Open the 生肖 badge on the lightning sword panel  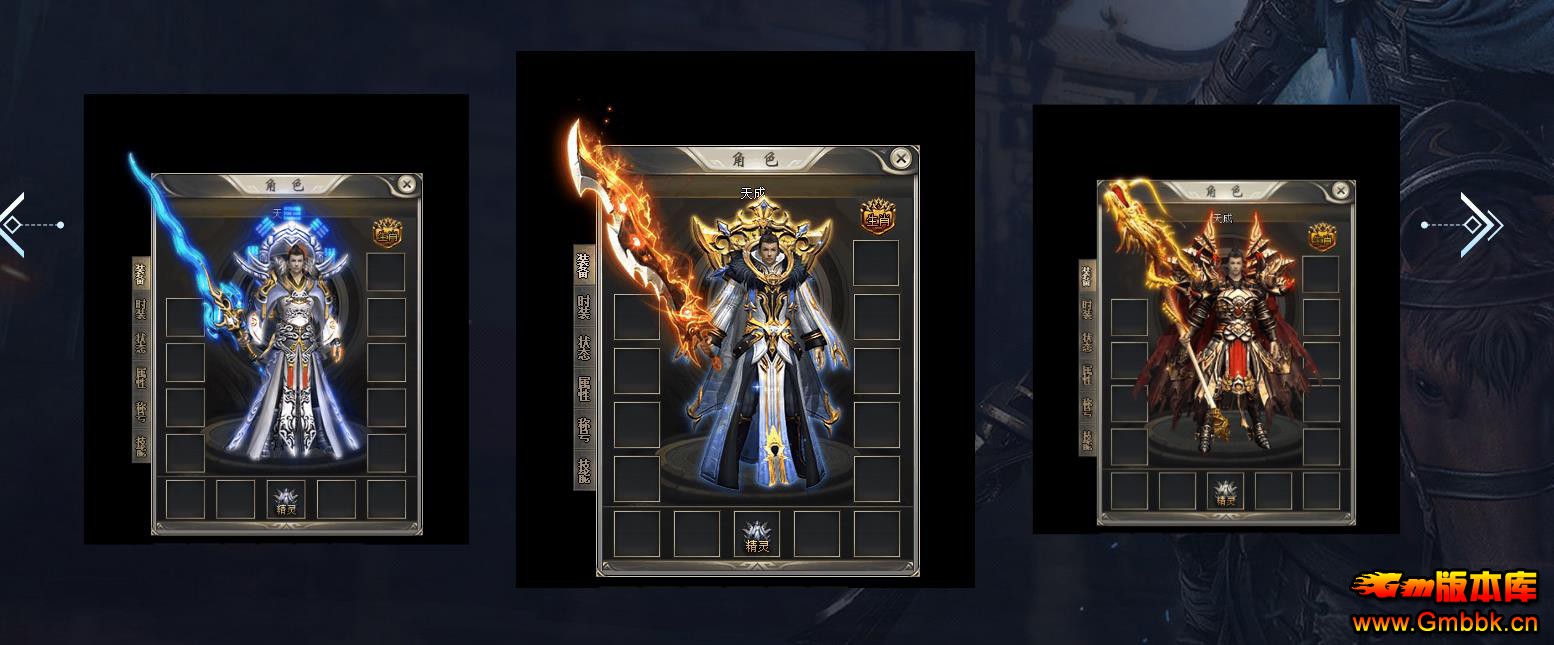[x=387, y=234]
